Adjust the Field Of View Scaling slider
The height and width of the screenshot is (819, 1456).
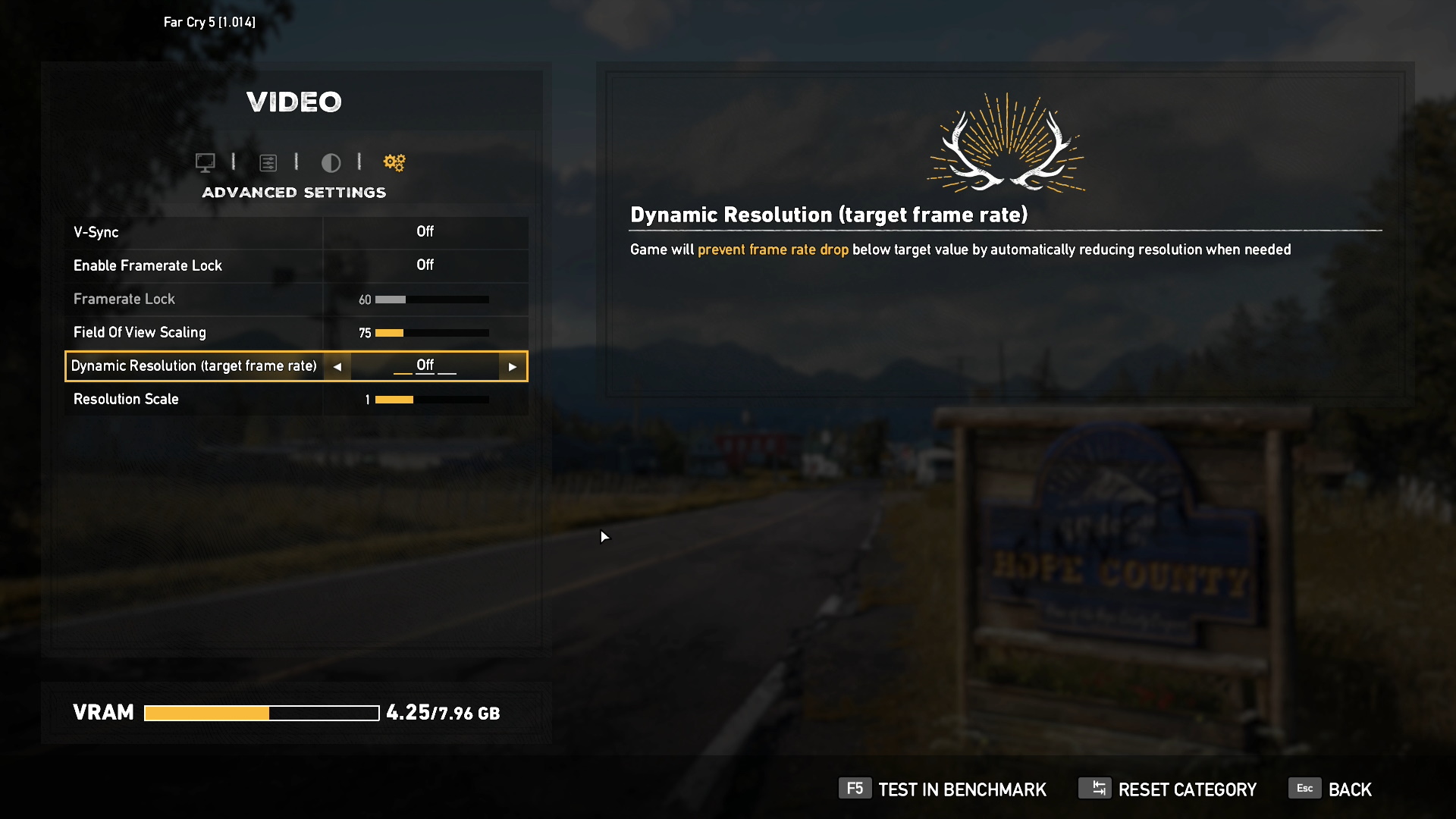pyautogui.click(x=431, y=333)
